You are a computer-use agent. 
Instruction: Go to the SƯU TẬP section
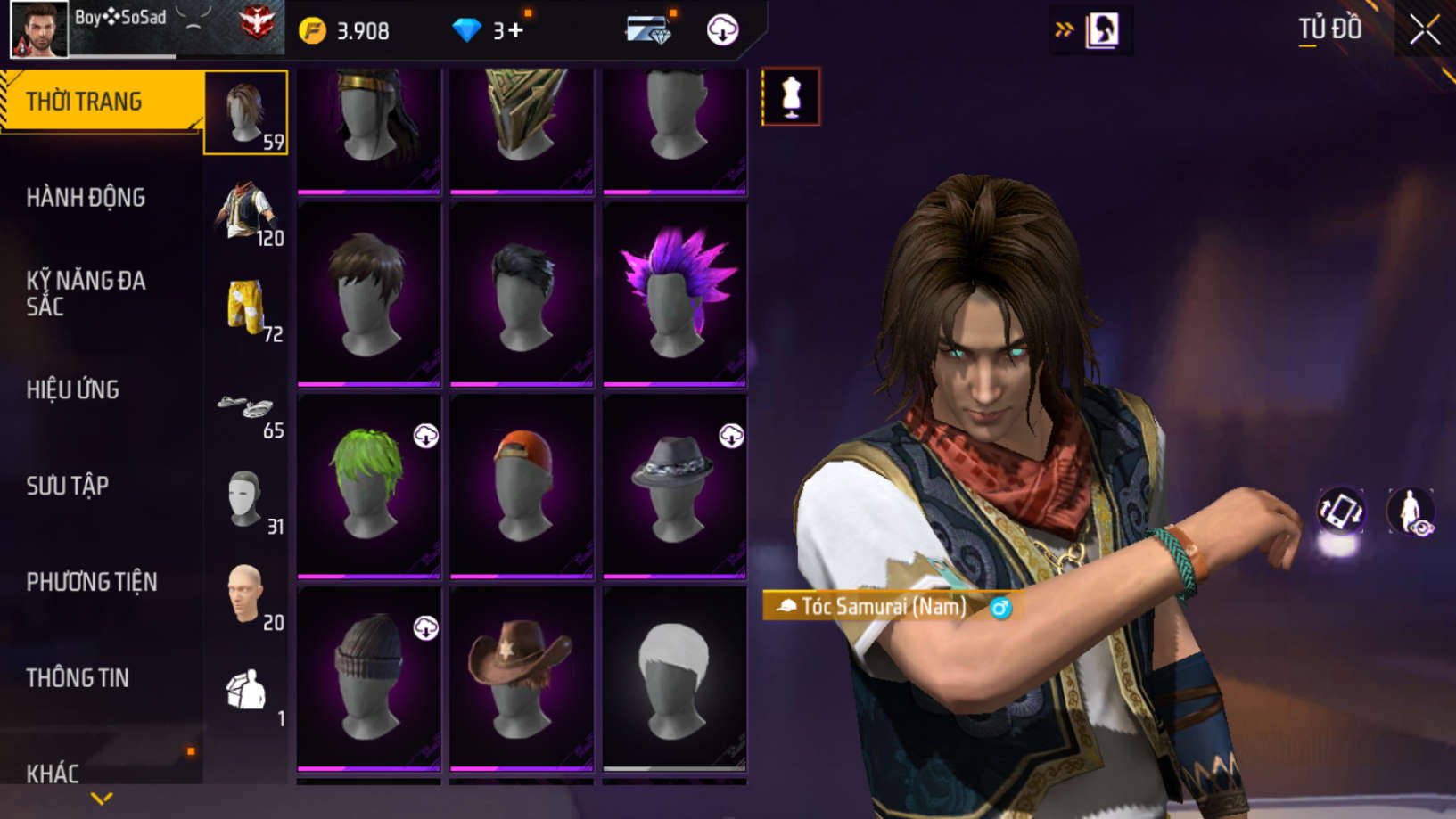pos(68,486)
